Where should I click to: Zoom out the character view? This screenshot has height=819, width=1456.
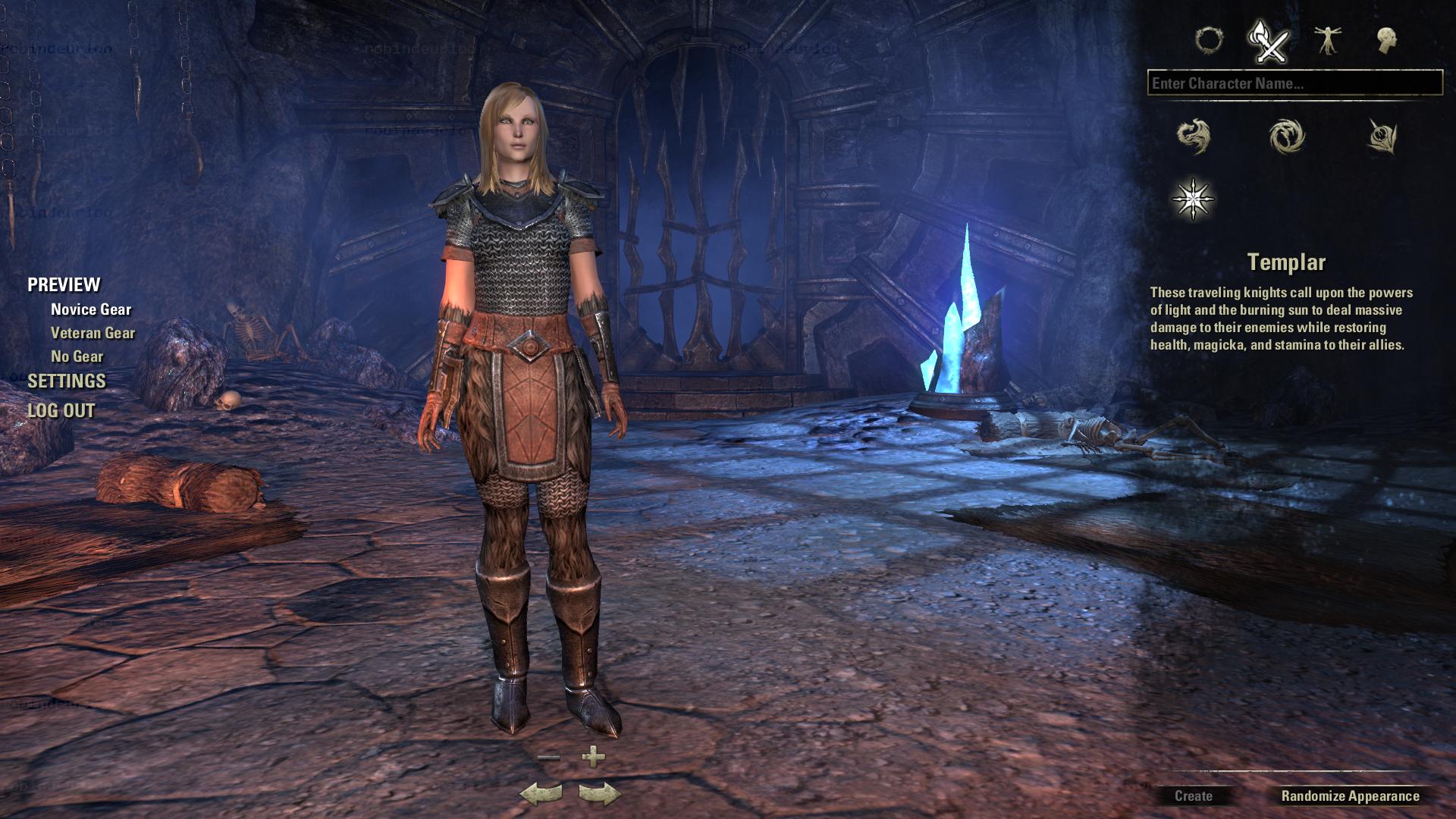click(548, 757)
